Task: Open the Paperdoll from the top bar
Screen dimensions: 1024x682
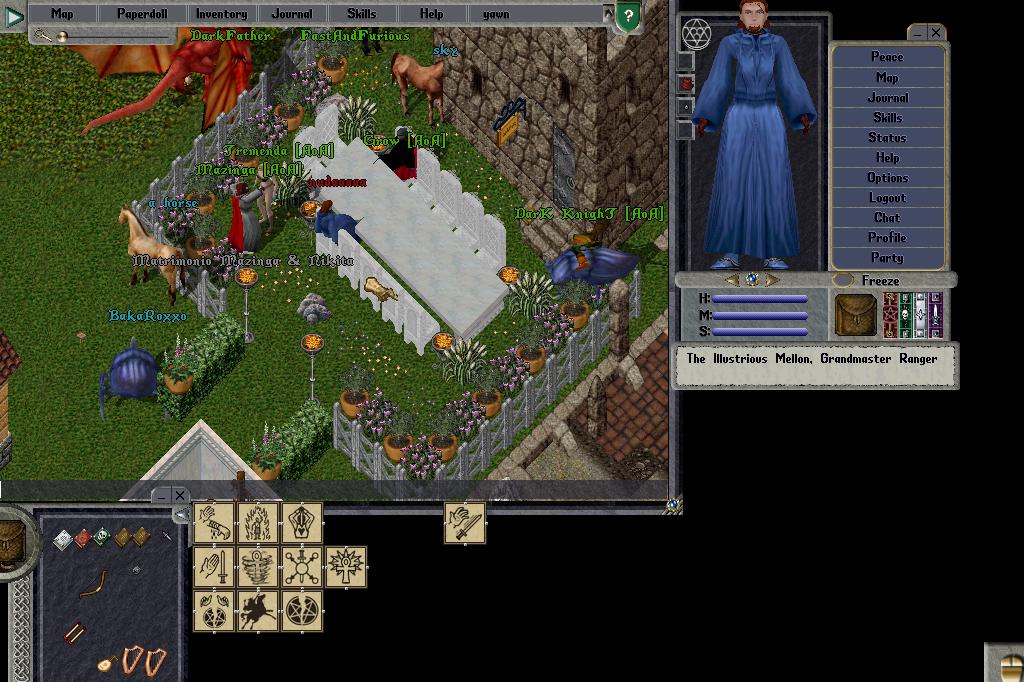Action: point(142,14)
